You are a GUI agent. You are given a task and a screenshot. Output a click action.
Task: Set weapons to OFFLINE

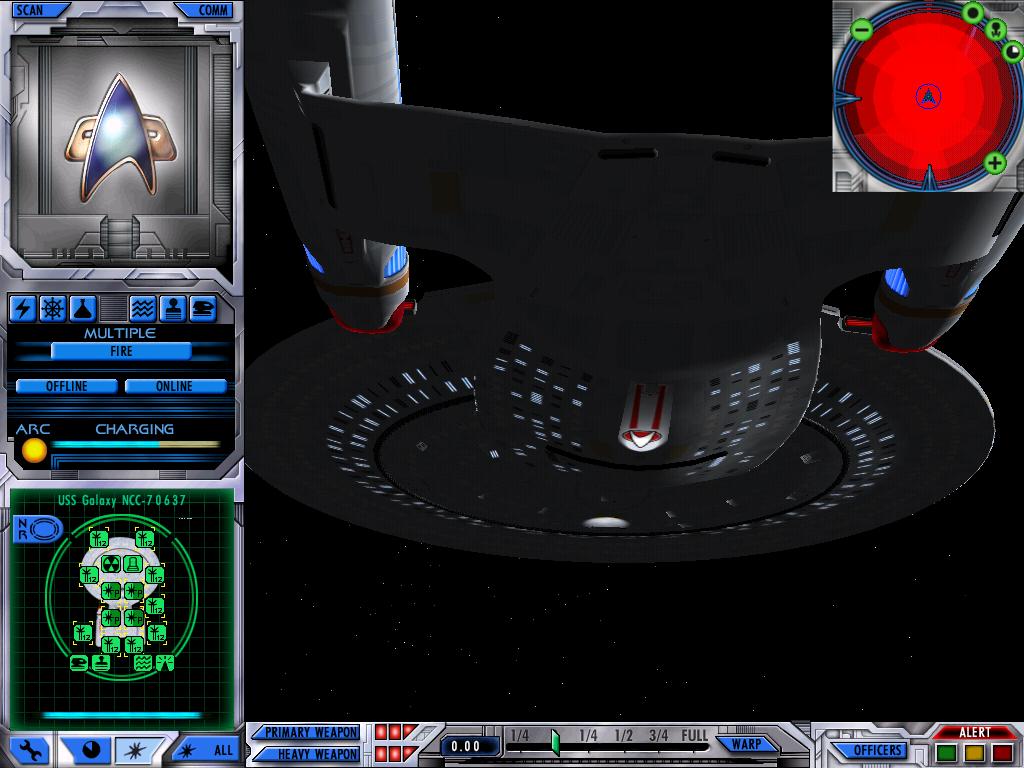[x=66, y=386]
